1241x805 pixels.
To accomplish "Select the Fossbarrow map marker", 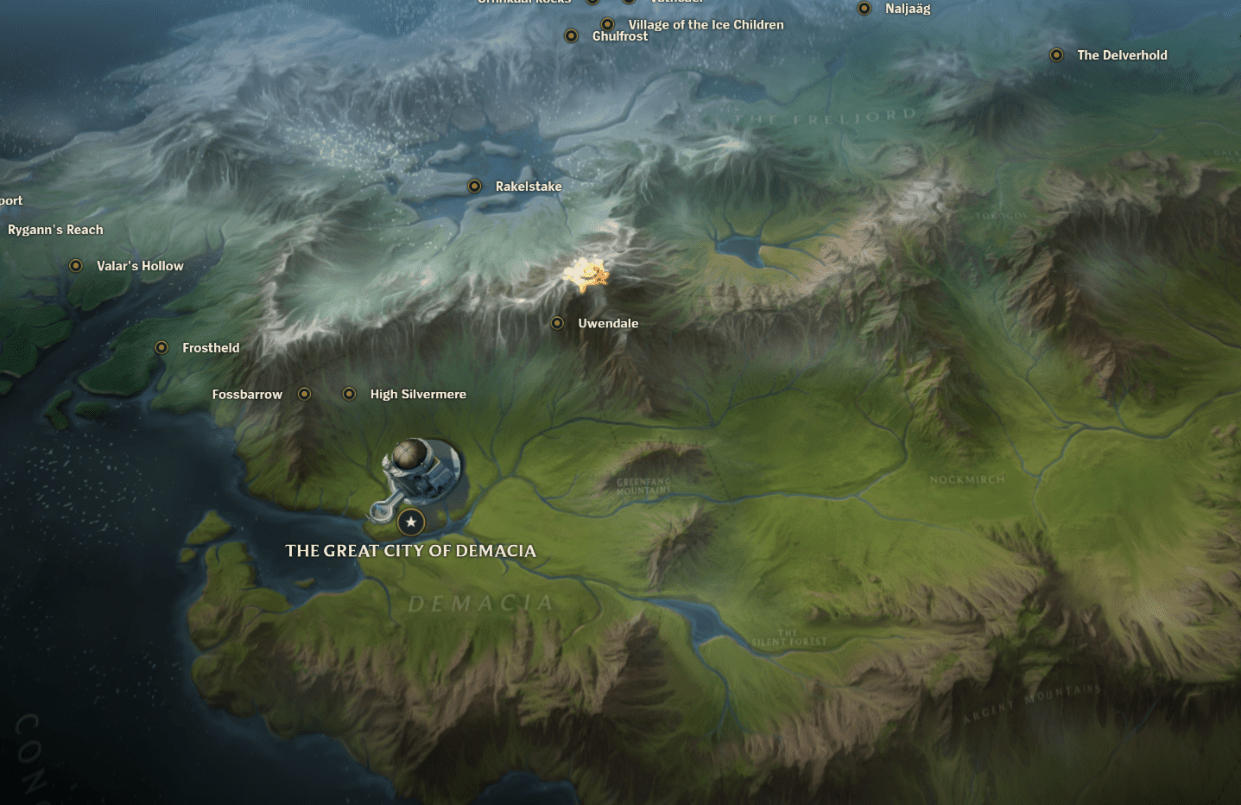I will click(305, 394).
